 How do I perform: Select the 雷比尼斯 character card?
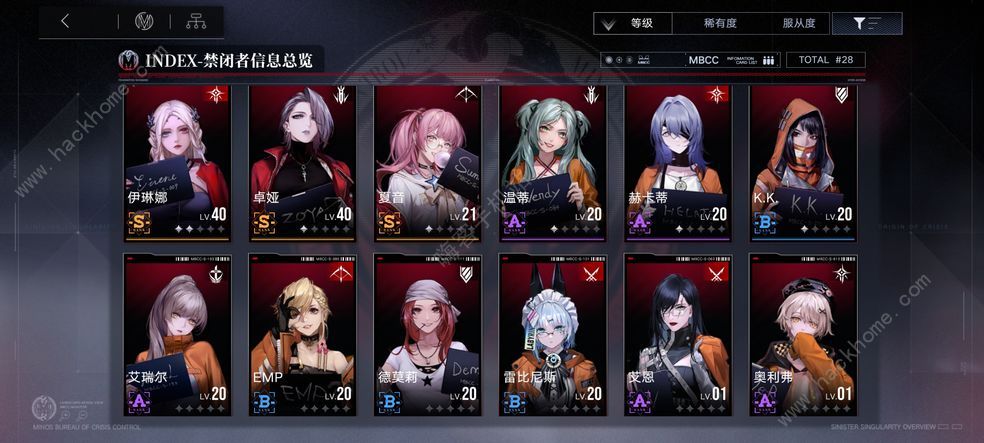pos(553,334)
